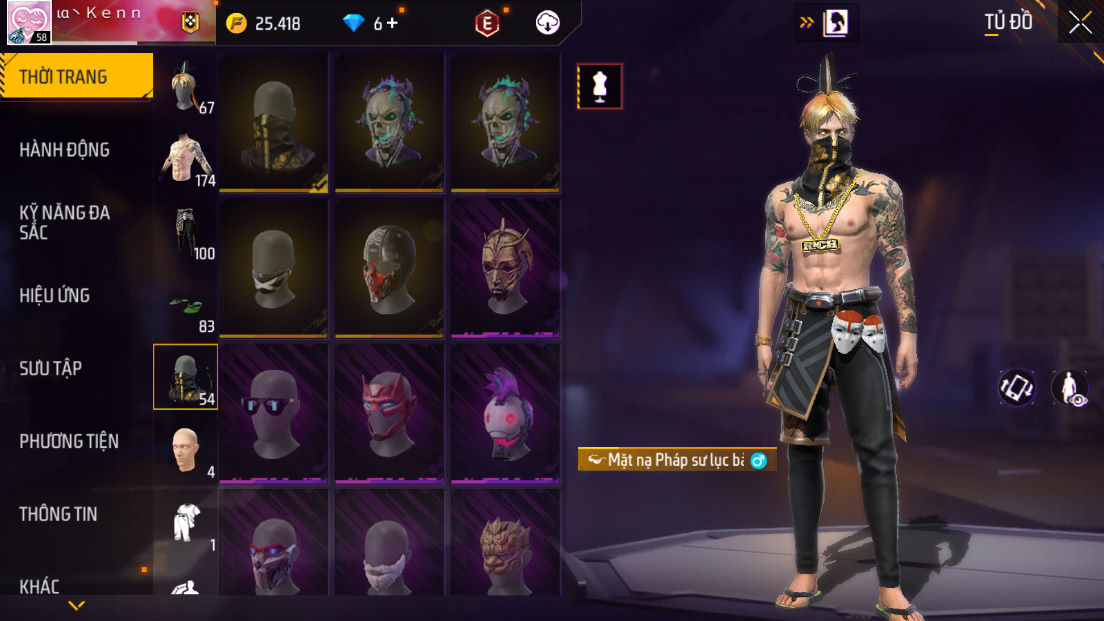The height and width of the screenshot is (621, 1104).
Task: Select the bald head face category
Action: pyautogui.click(x=186, y=452)
